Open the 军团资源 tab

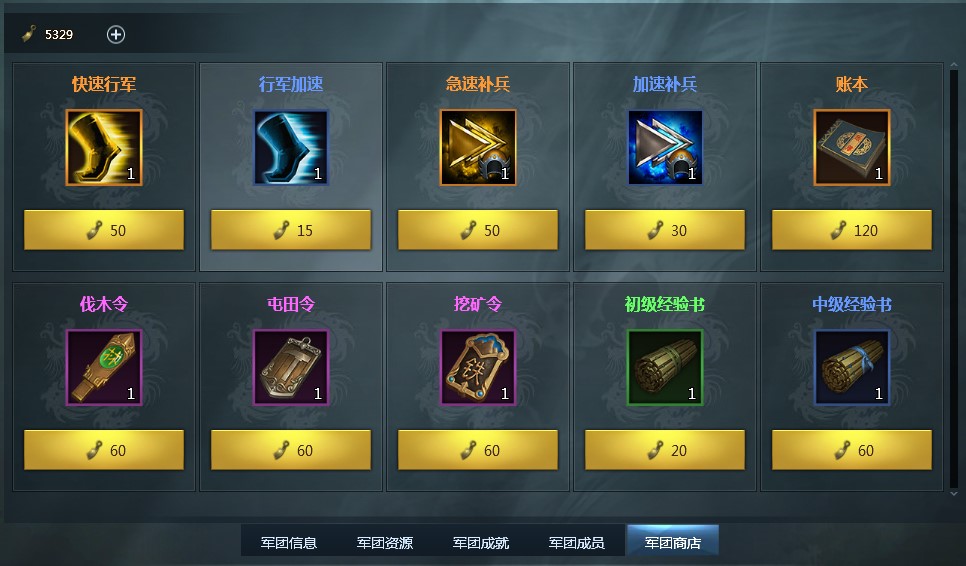385,543
